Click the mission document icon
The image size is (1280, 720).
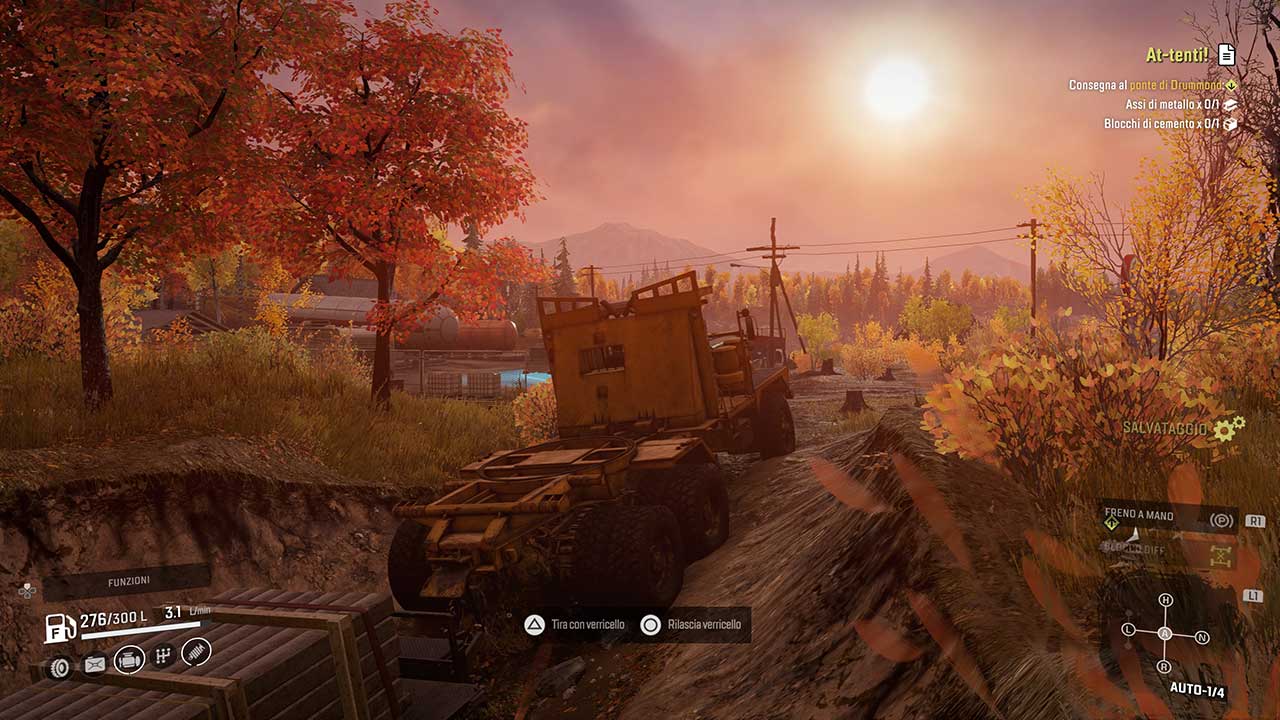1226,55
